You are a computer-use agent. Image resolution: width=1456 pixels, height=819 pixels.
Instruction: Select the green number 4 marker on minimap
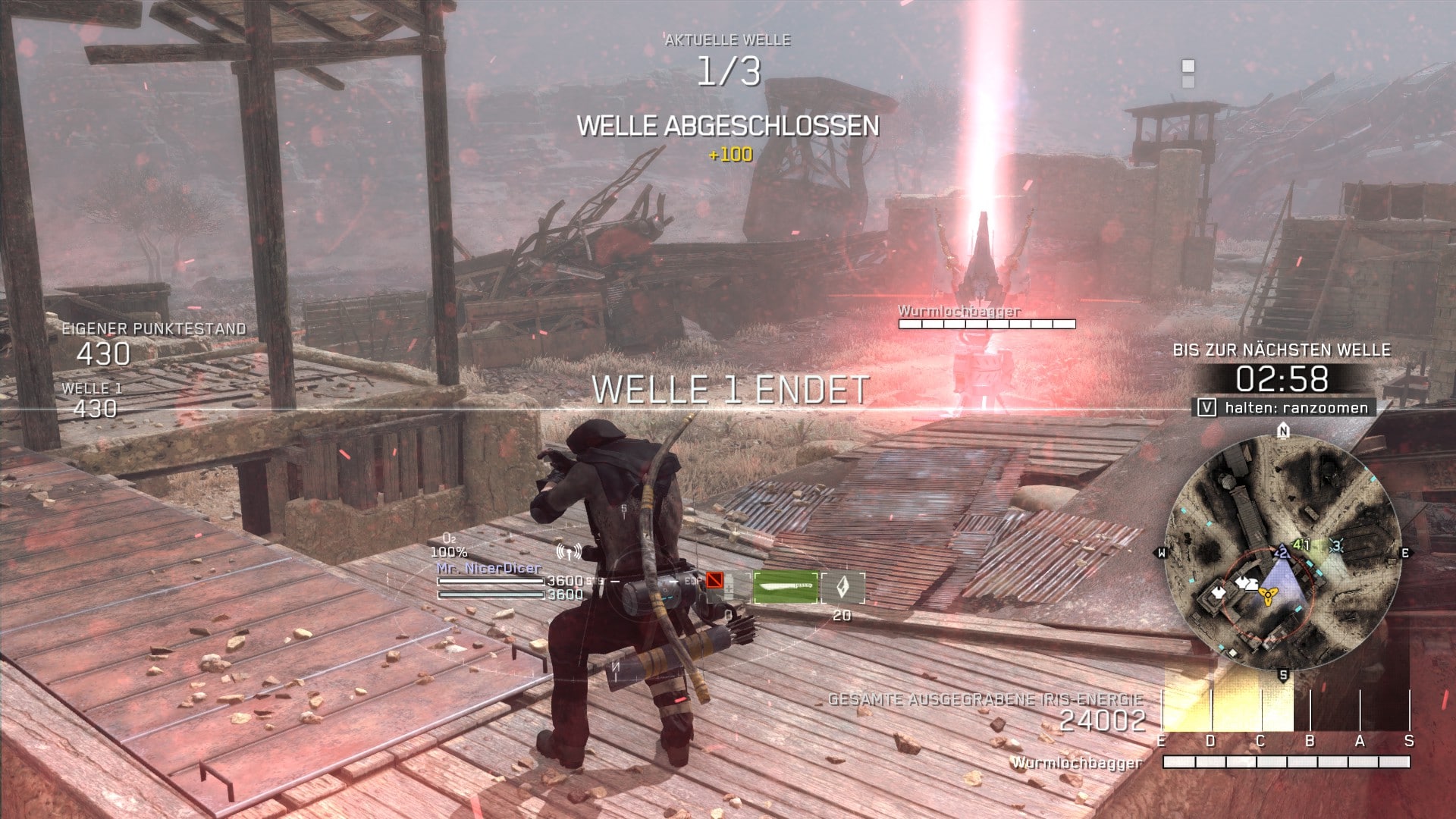1300,544
